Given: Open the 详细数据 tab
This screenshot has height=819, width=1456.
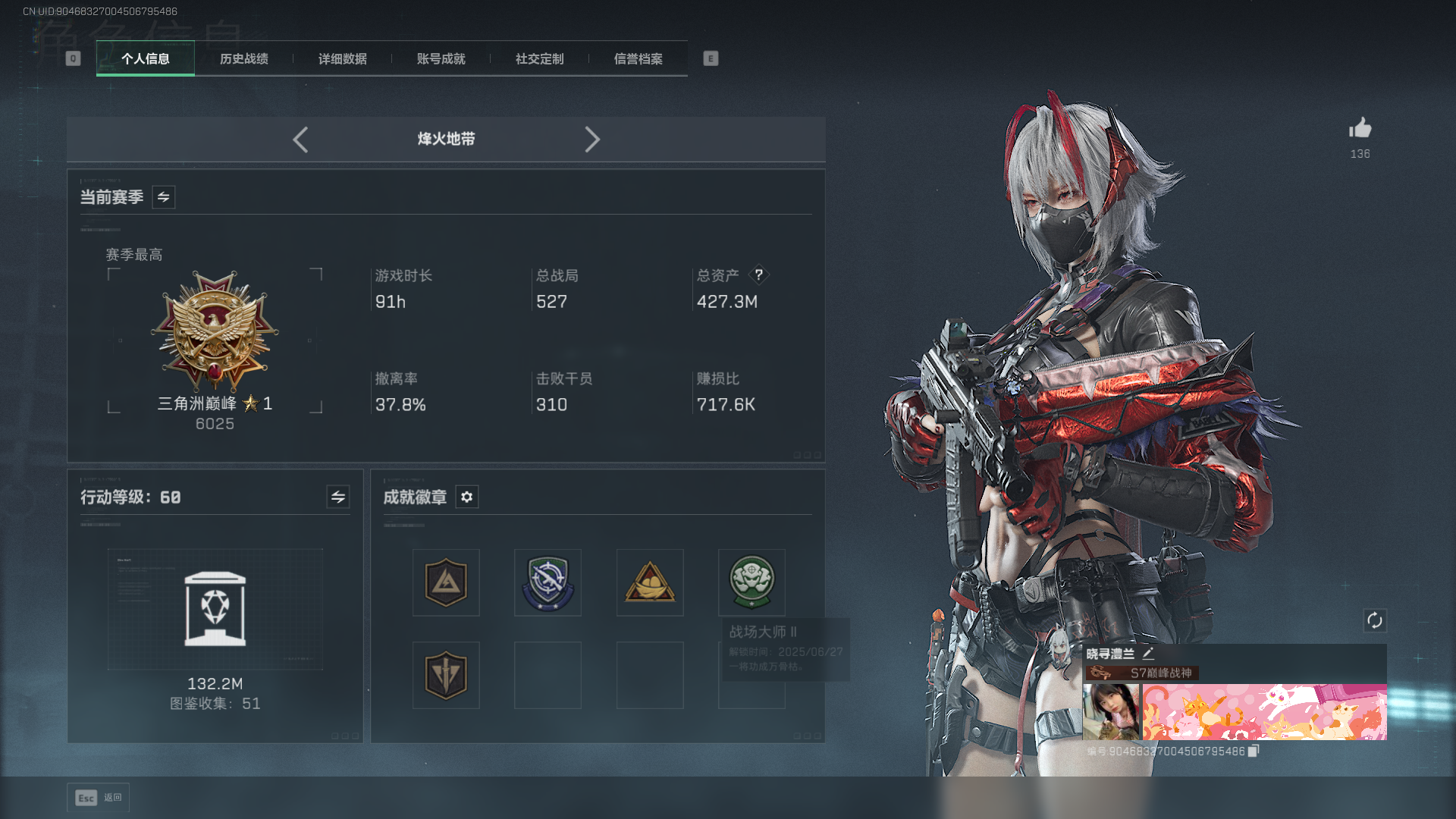Looking at the screenshot, I should tap(342, 59).
